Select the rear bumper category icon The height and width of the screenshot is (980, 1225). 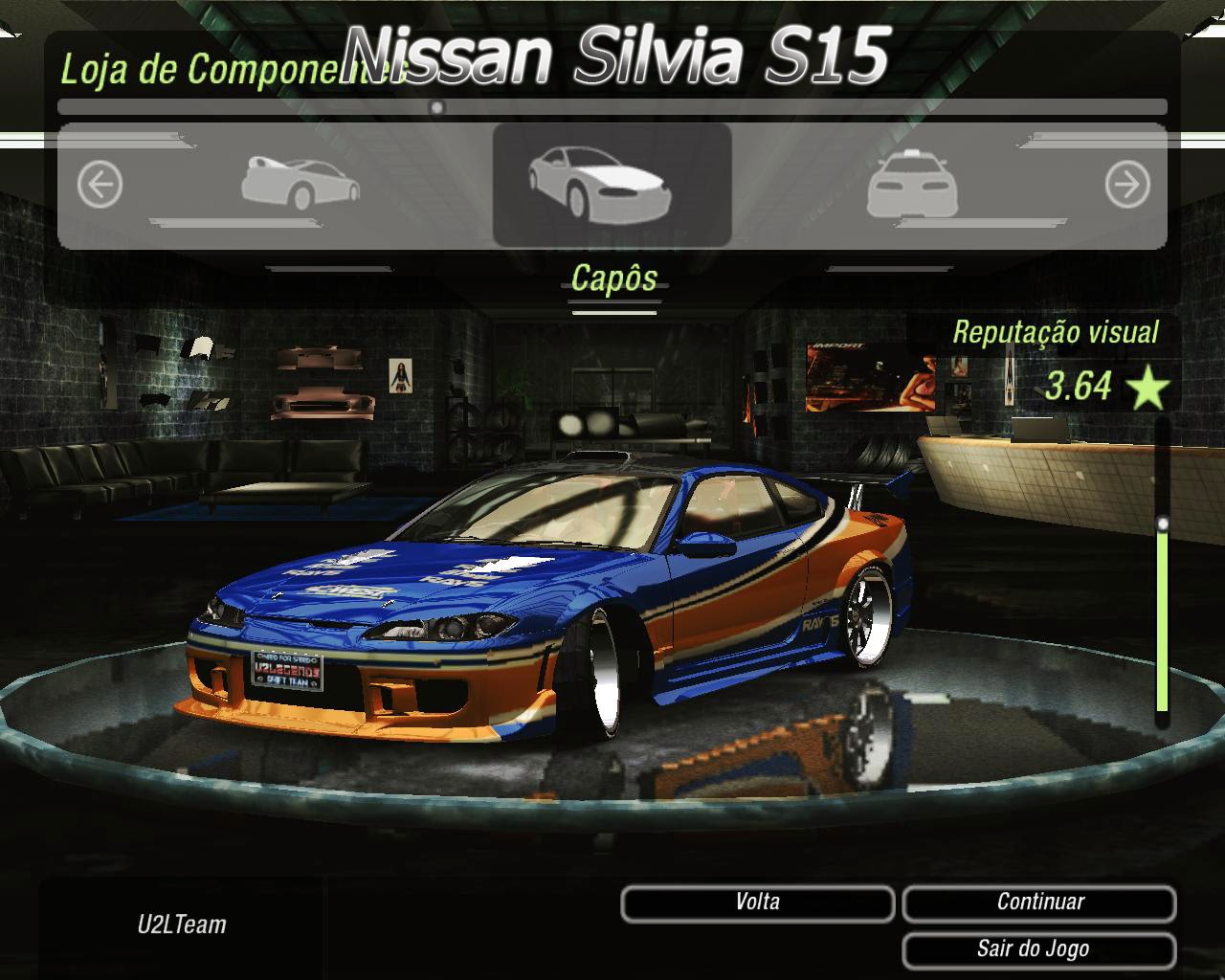coord(914,182)
